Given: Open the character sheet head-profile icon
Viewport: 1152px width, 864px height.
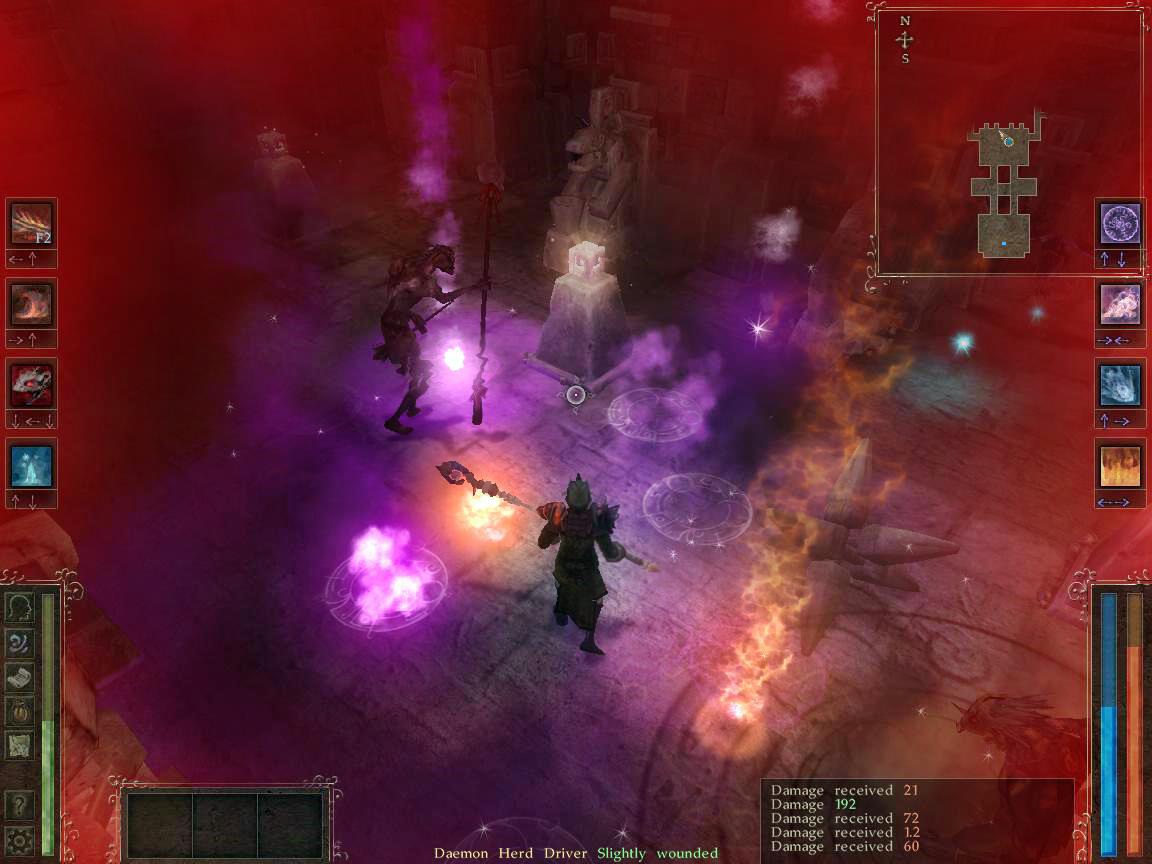Looking at the screenshot, I should click(x=19, y=607).
